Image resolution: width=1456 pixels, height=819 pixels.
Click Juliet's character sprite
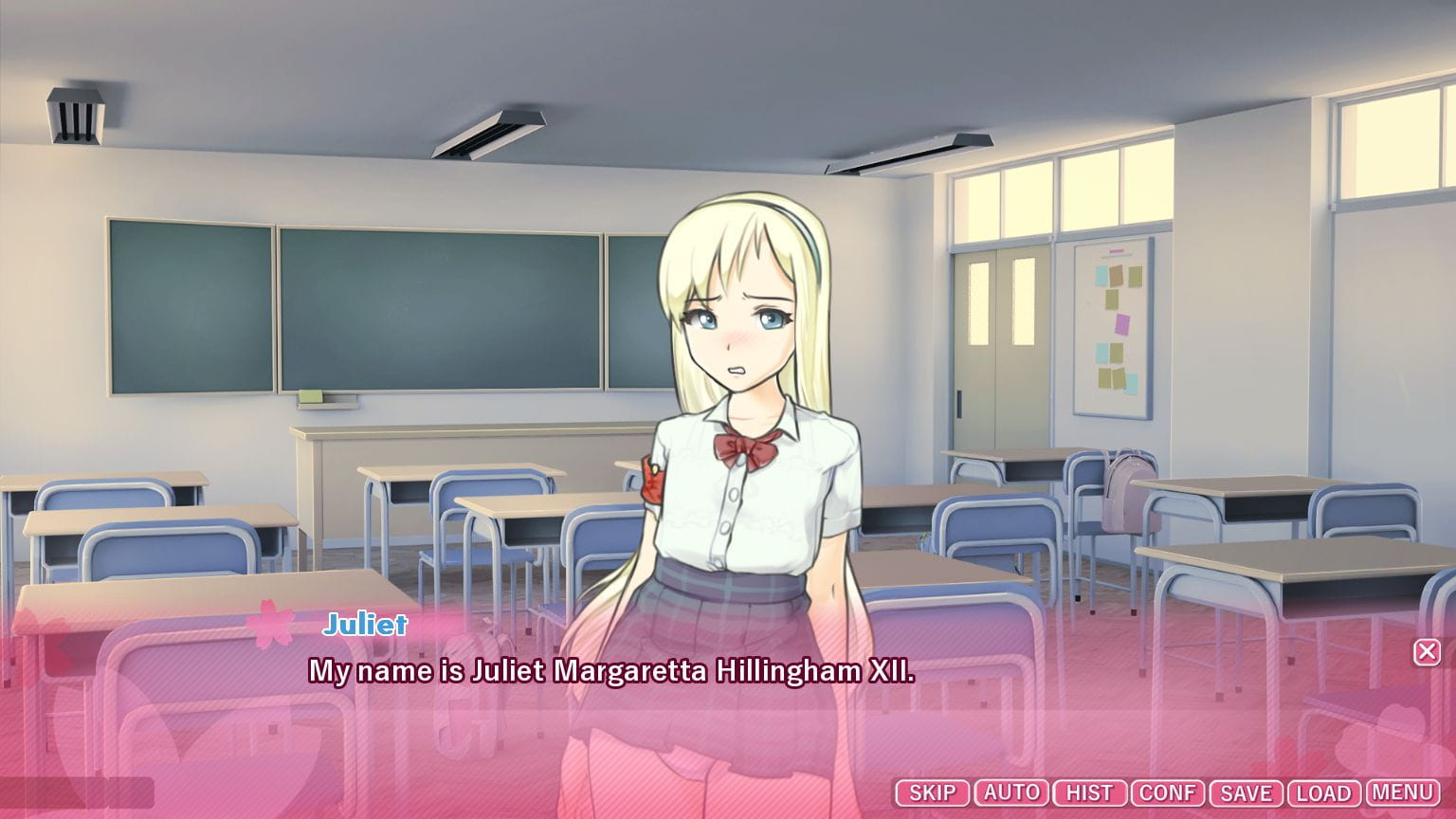pyautogui.click(x=744, y=398)
